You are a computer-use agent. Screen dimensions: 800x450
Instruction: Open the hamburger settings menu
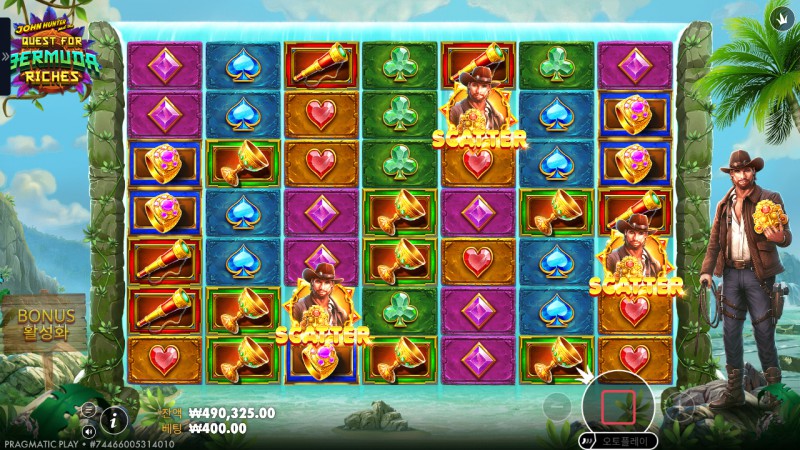(88, 409)
